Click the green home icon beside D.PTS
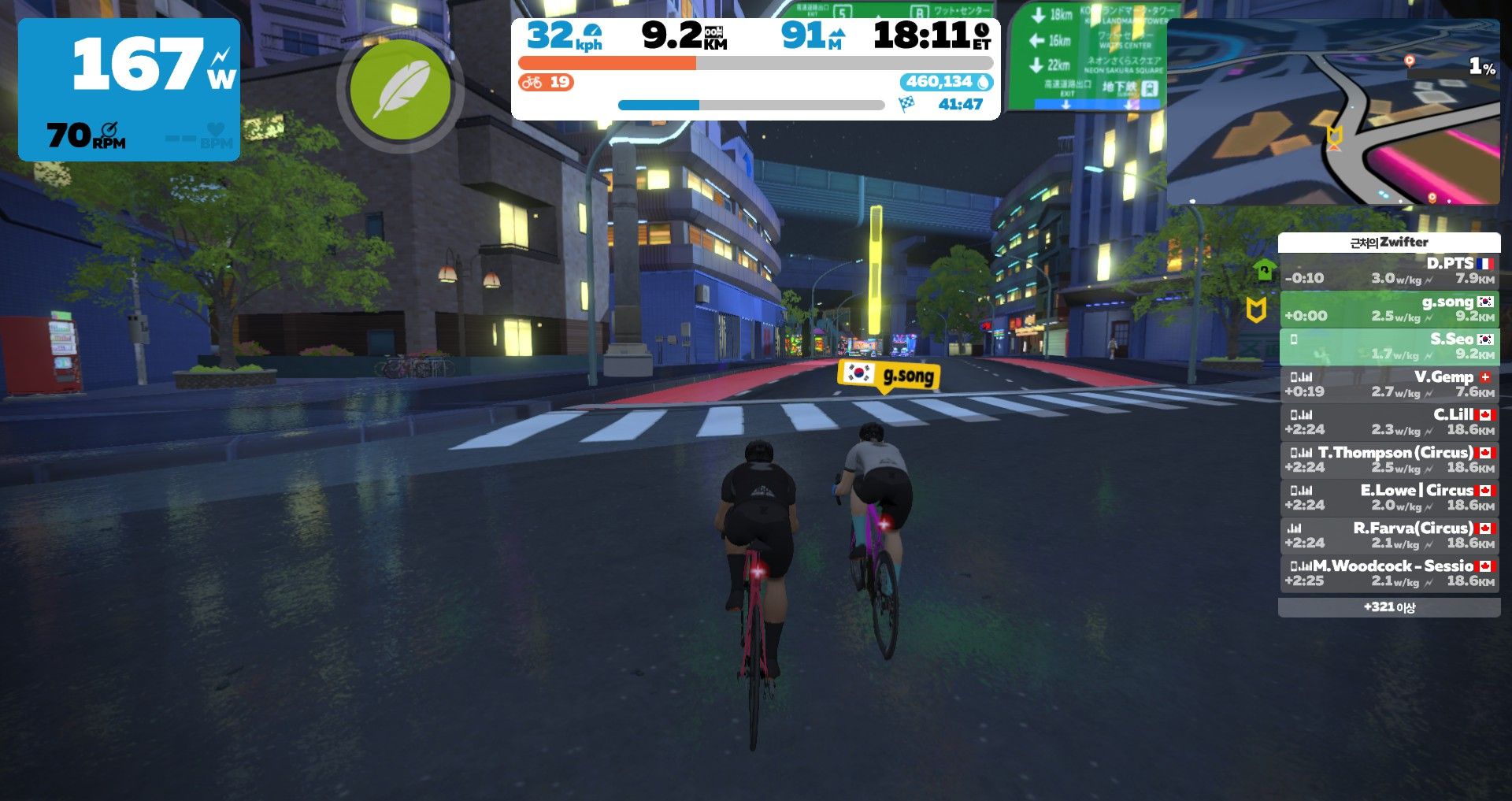 [1264, 270]
